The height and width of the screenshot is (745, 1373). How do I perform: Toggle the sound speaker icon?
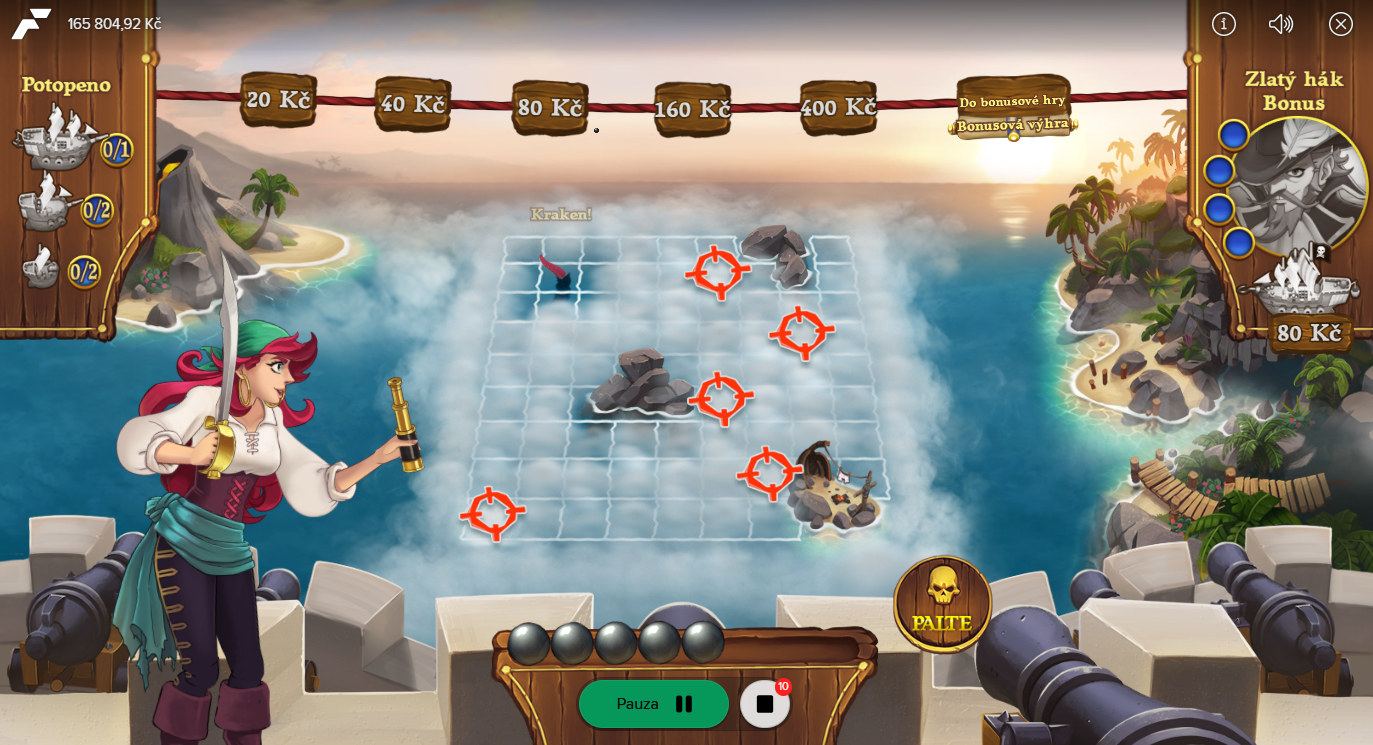tap(1281, 24)
